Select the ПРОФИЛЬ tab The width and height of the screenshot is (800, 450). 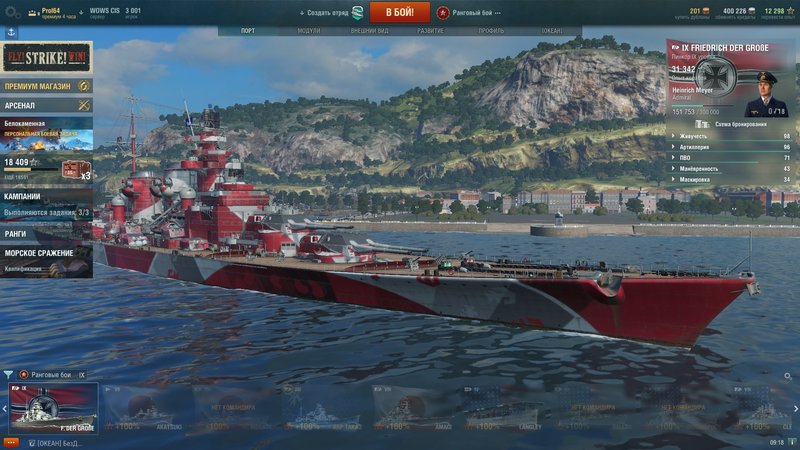click(x=491, y=31)
